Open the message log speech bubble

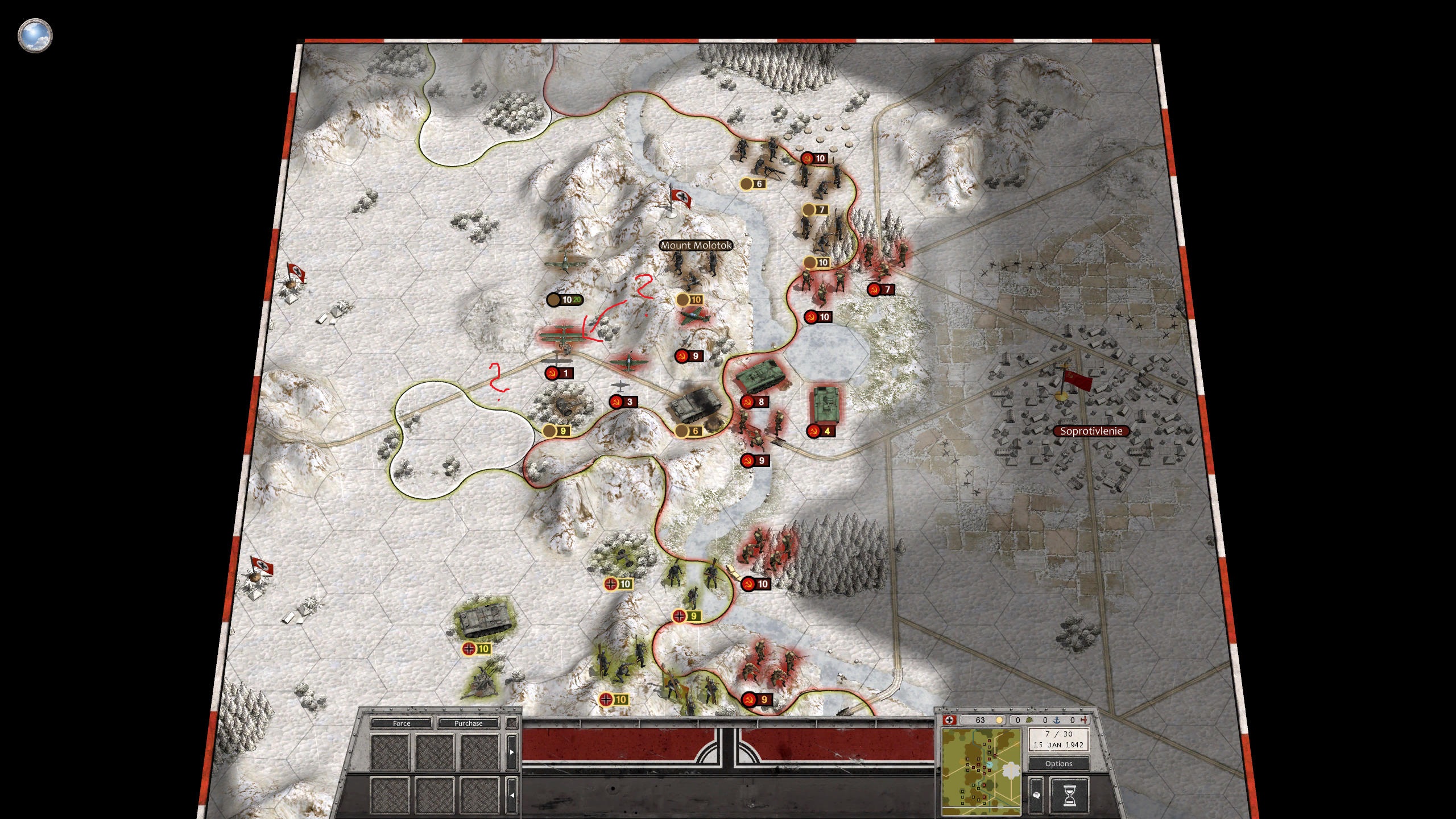pos(1036,795)
